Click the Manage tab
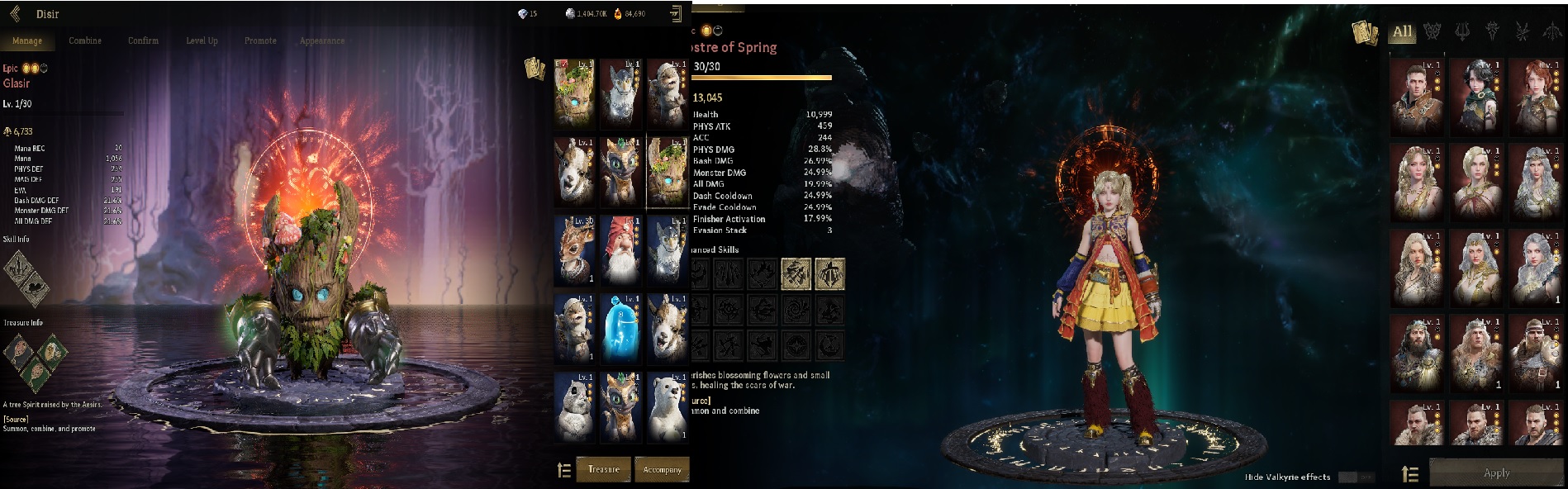The width and height of the screenshot is (1568, 489). 27,40
